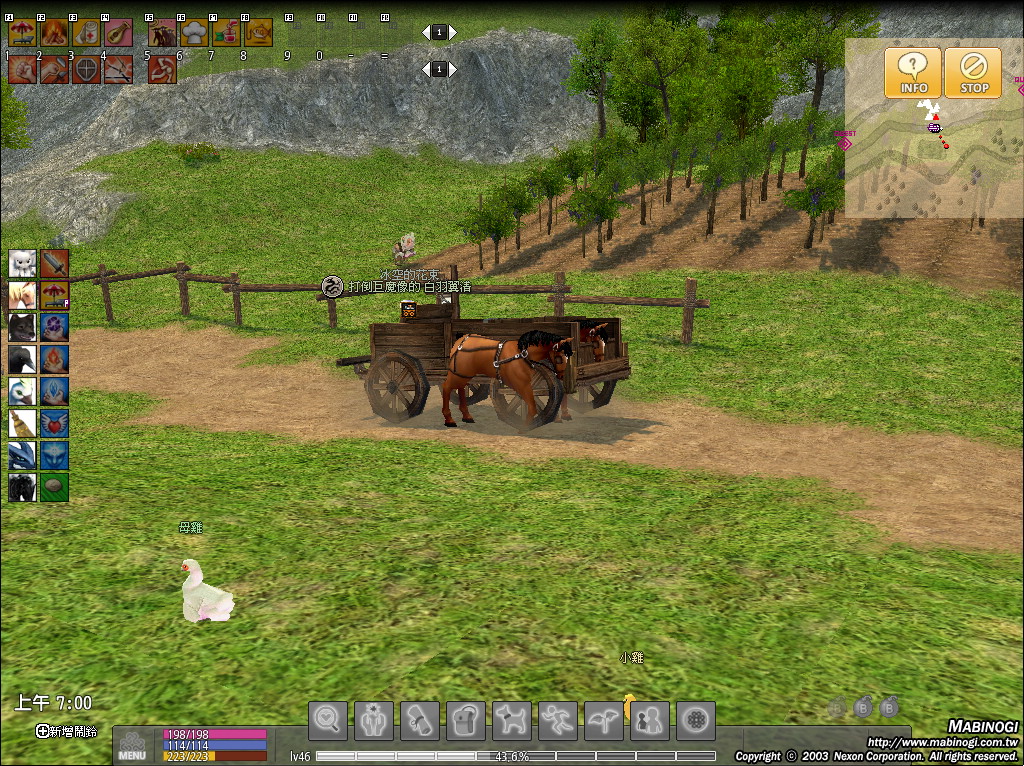Activate the Defense shield skill
The height and width of the screenshot is (766, 1024).
pos(86,69)
